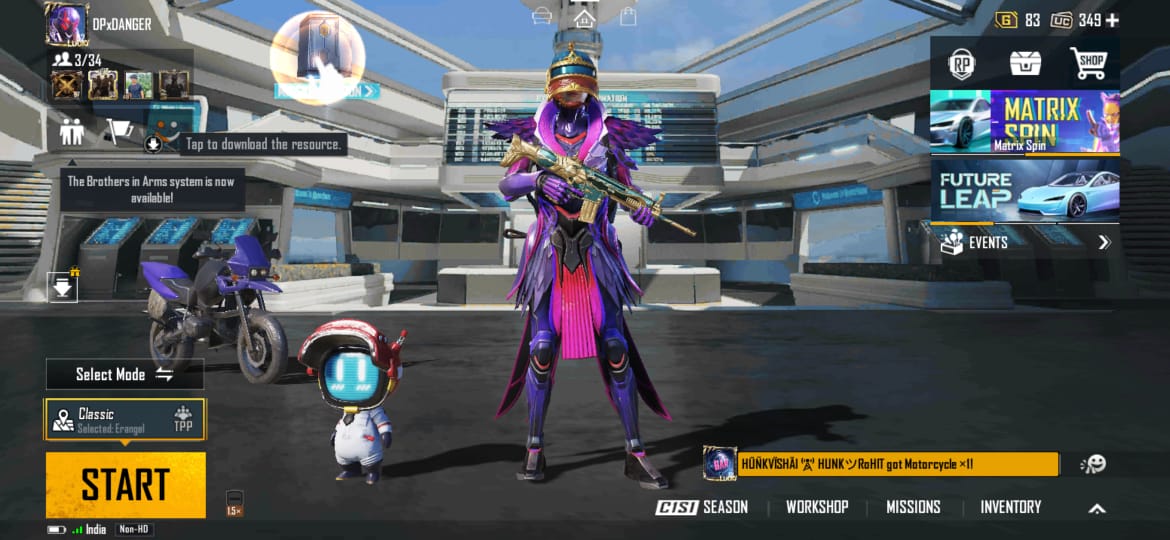Select the home lobby icon
This screenshot has height=540, width=1170.
point(585,17)
